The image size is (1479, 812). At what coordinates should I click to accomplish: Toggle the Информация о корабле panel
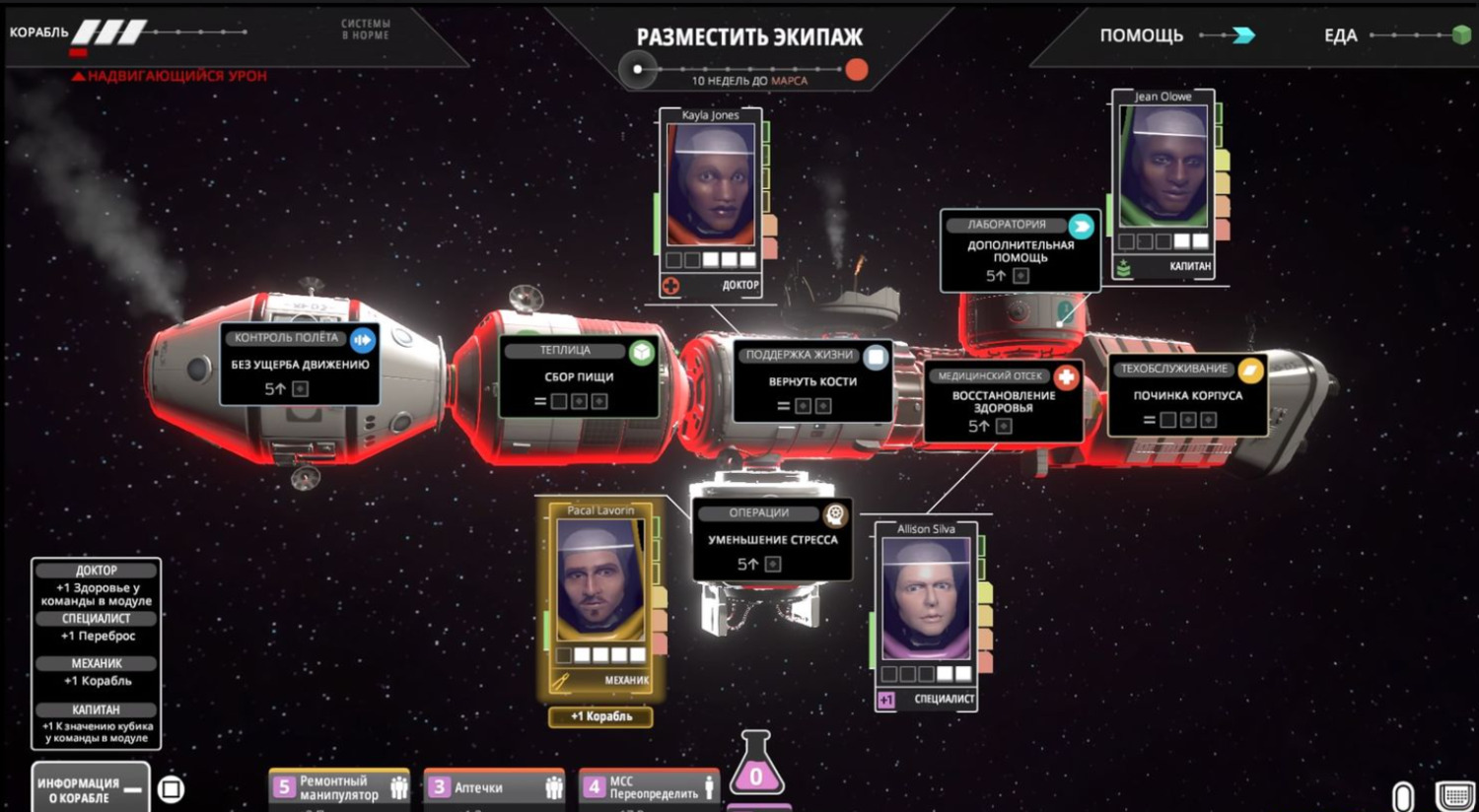coord(91,789)
